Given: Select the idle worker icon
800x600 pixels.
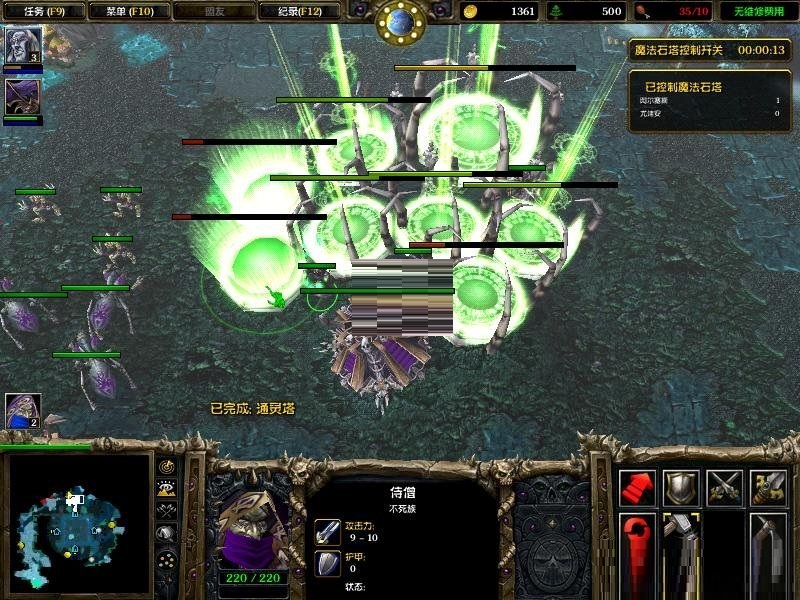Looking at the screenshot, I should click(20, 410).
